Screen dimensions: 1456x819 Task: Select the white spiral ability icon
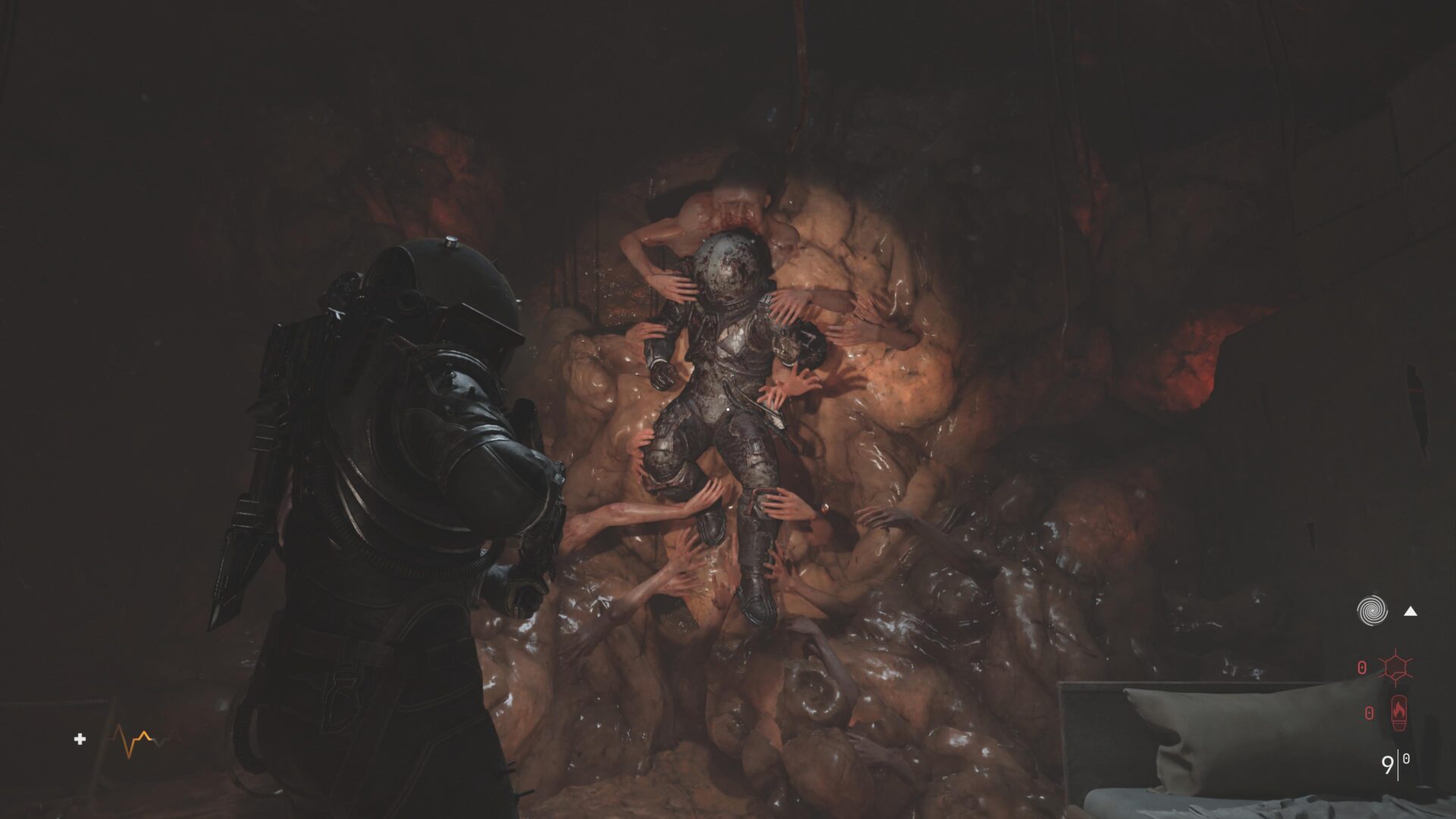[x=1372, y=610]
